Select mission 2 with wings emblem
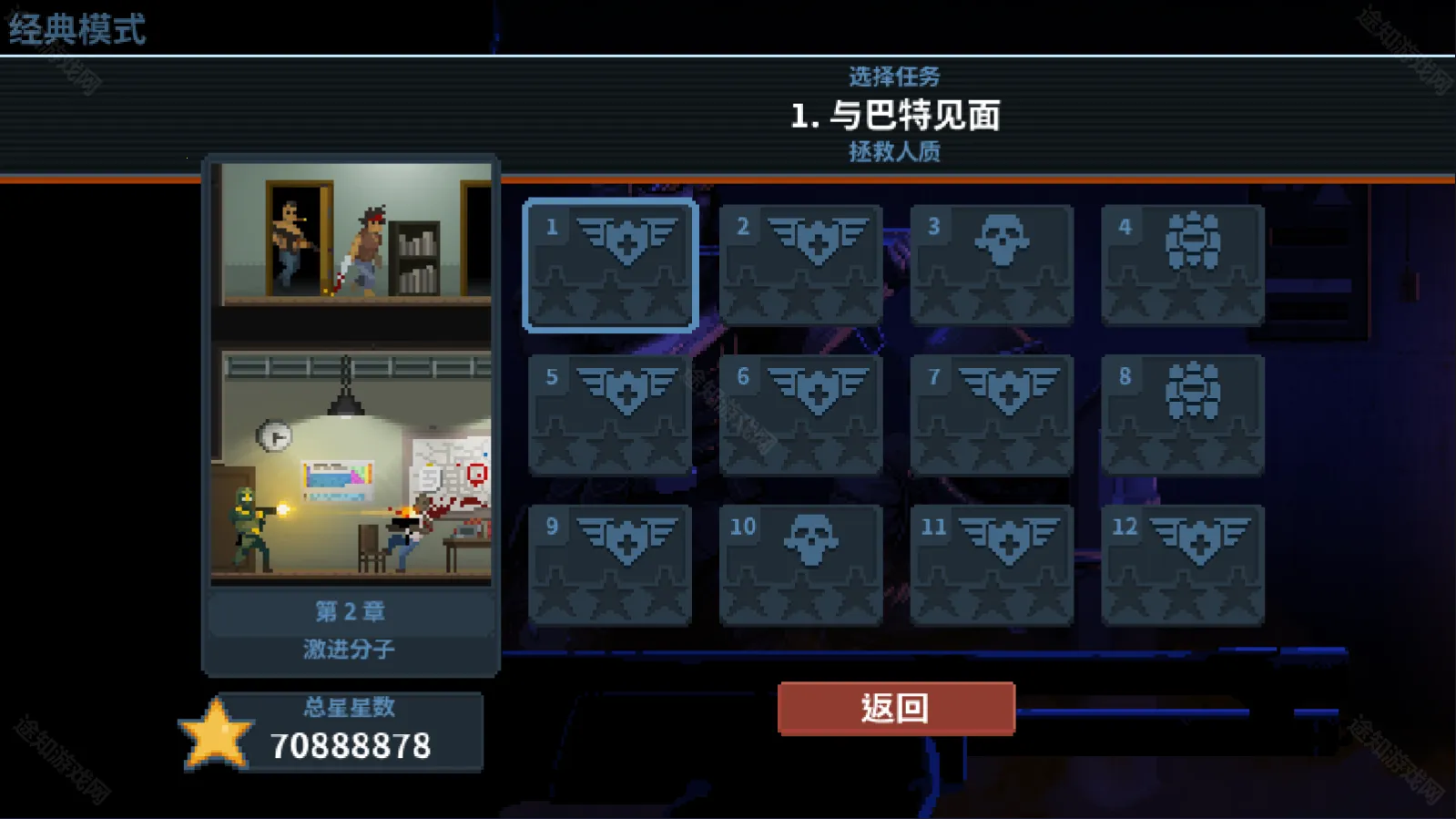The width and height of the screenshot is (1456, 819). click(x=800, y=264)
